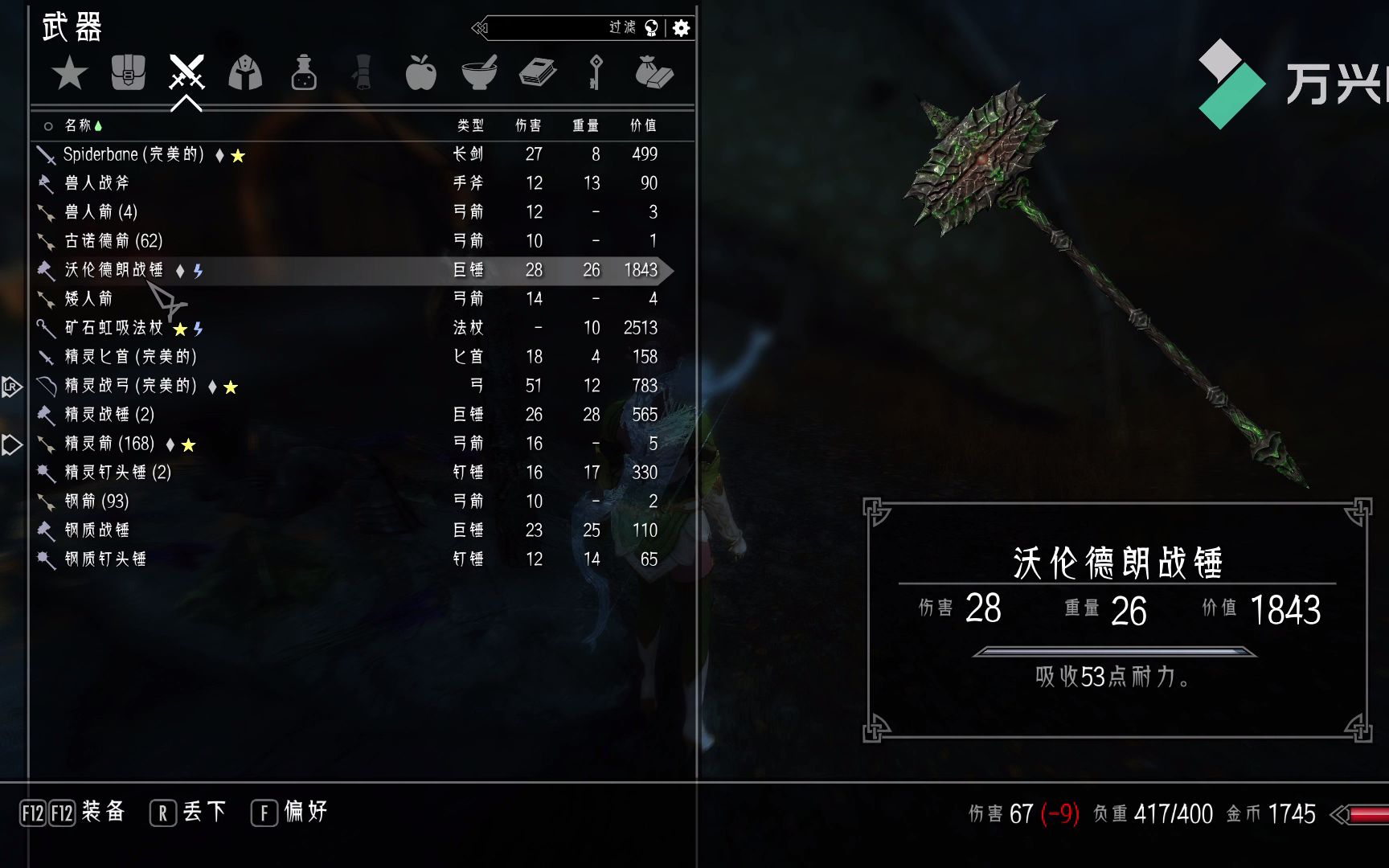This screenshot has height=868, width=1389.
Task: Sort the list by 价值 column
Action: 643,125
